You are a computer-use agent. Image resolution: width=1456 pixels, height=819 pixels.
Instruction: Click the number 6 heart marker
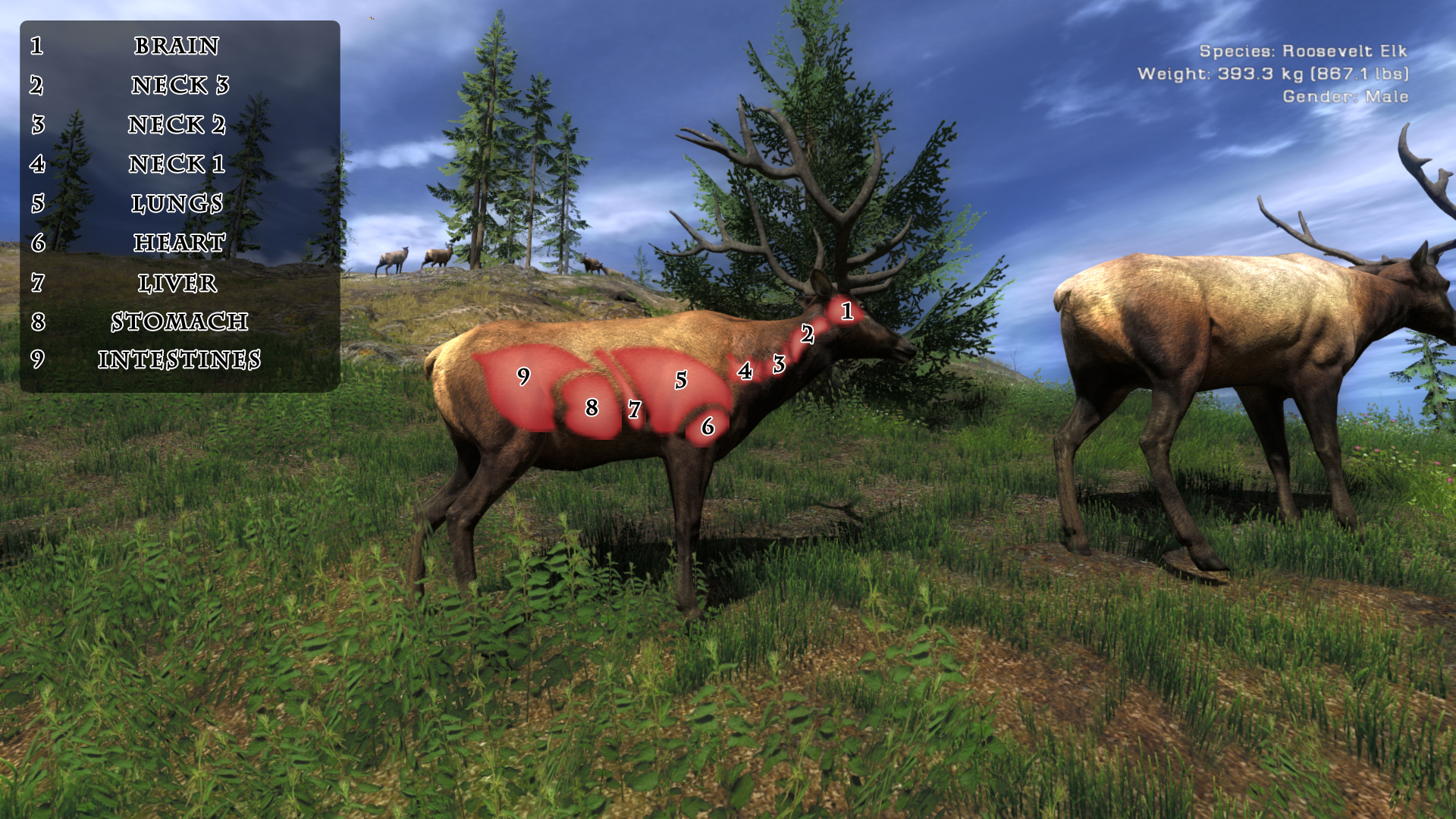[708, 427]
